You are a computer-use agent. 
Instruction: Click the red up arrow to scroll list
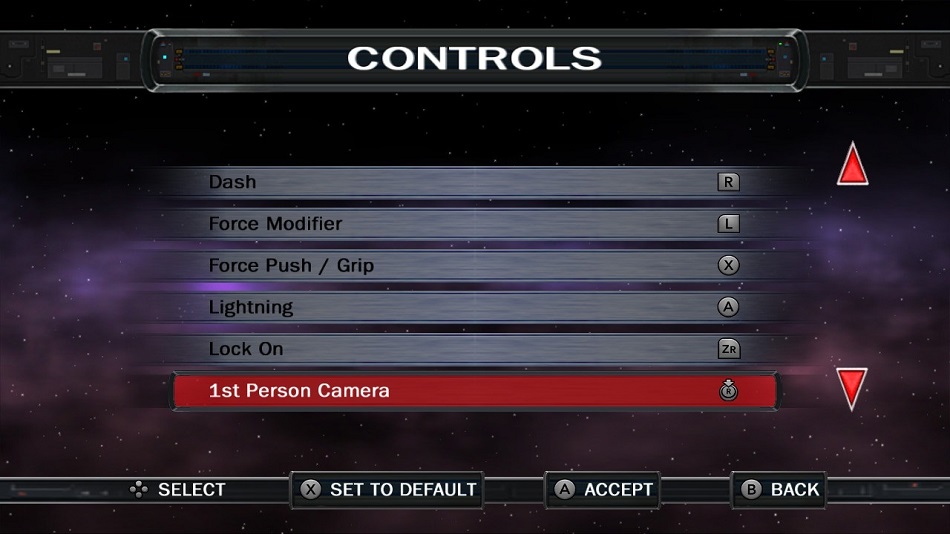point(852,166)
